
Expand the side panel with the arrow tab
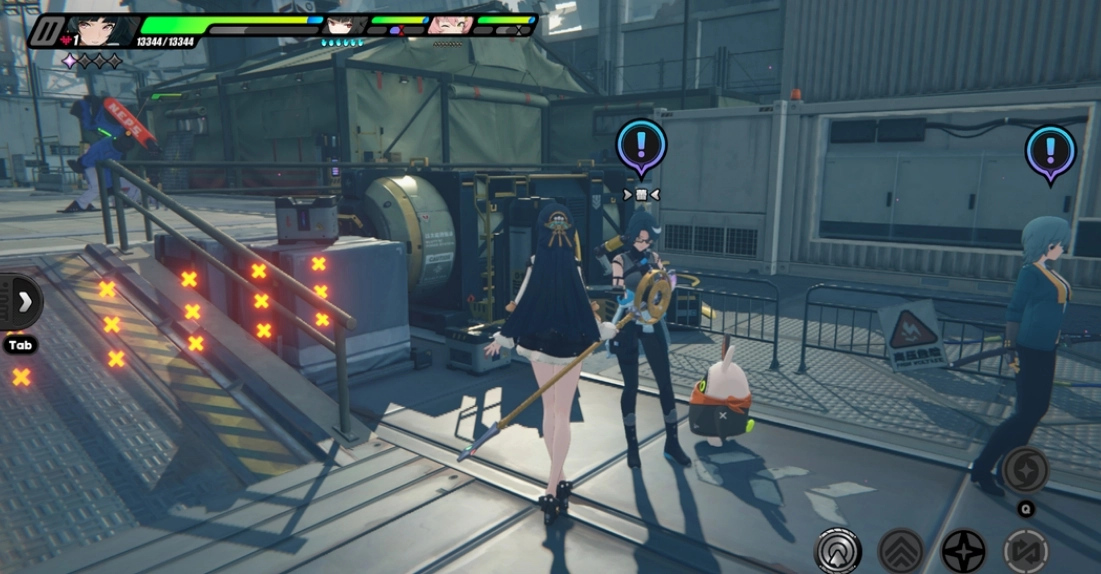22,301
